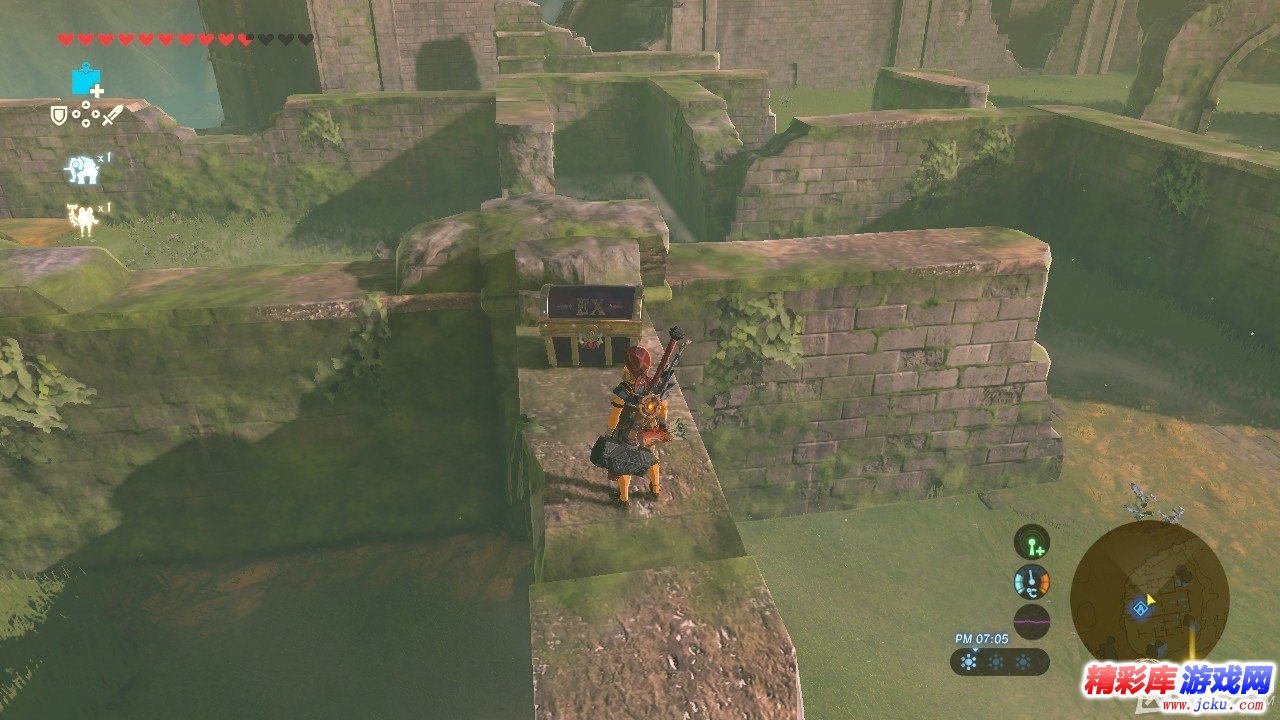Select the blue shrine marker on minimap
The height and width of the screenshot is (720, 1280).
point(1138,607)
